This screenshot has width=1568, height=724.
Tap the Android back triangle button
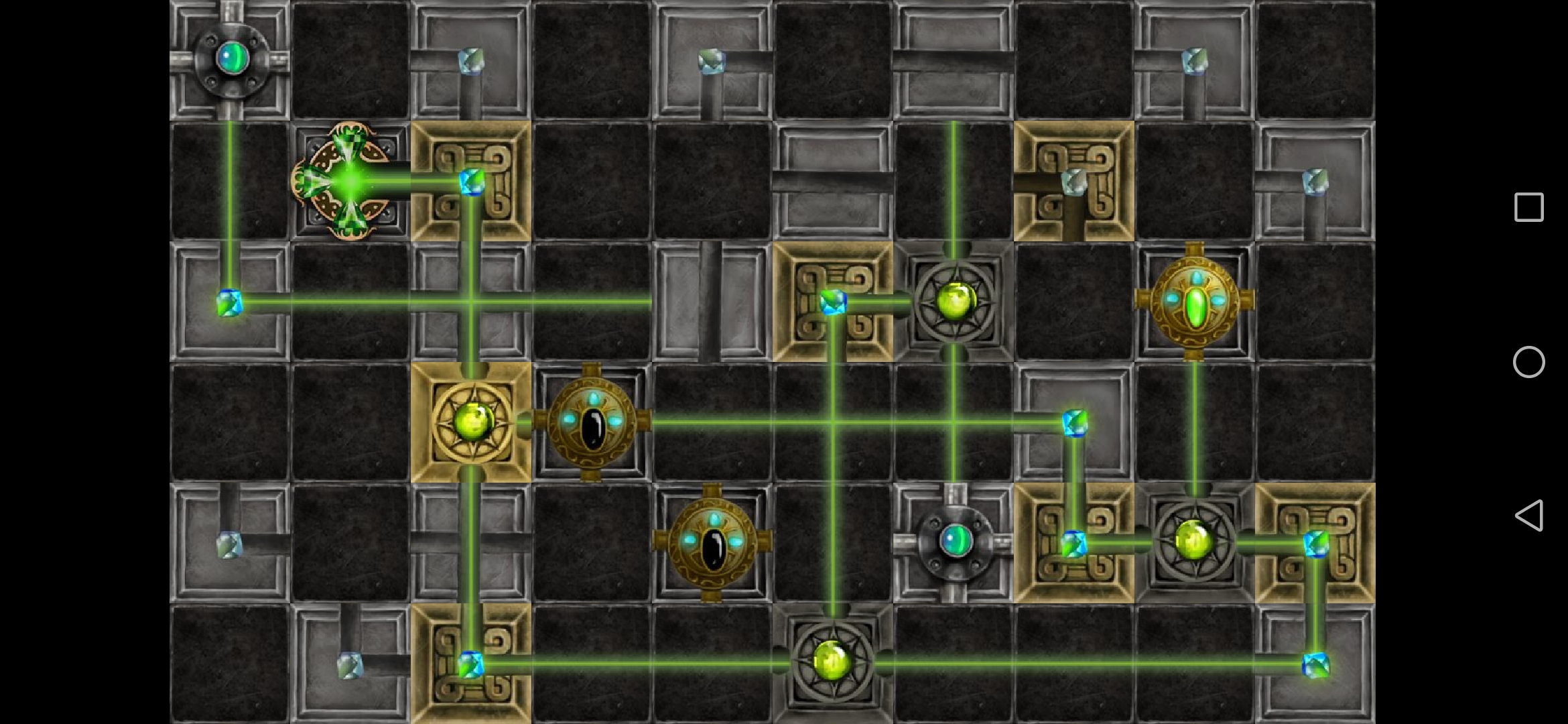(x=1529, y=516)
